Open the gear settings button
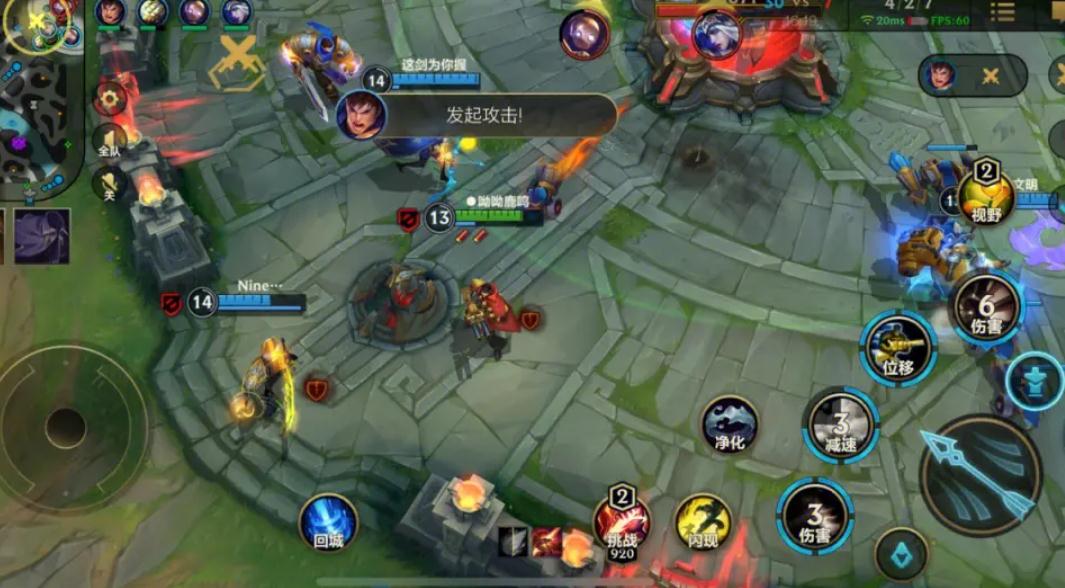 (x=111, y=98)
